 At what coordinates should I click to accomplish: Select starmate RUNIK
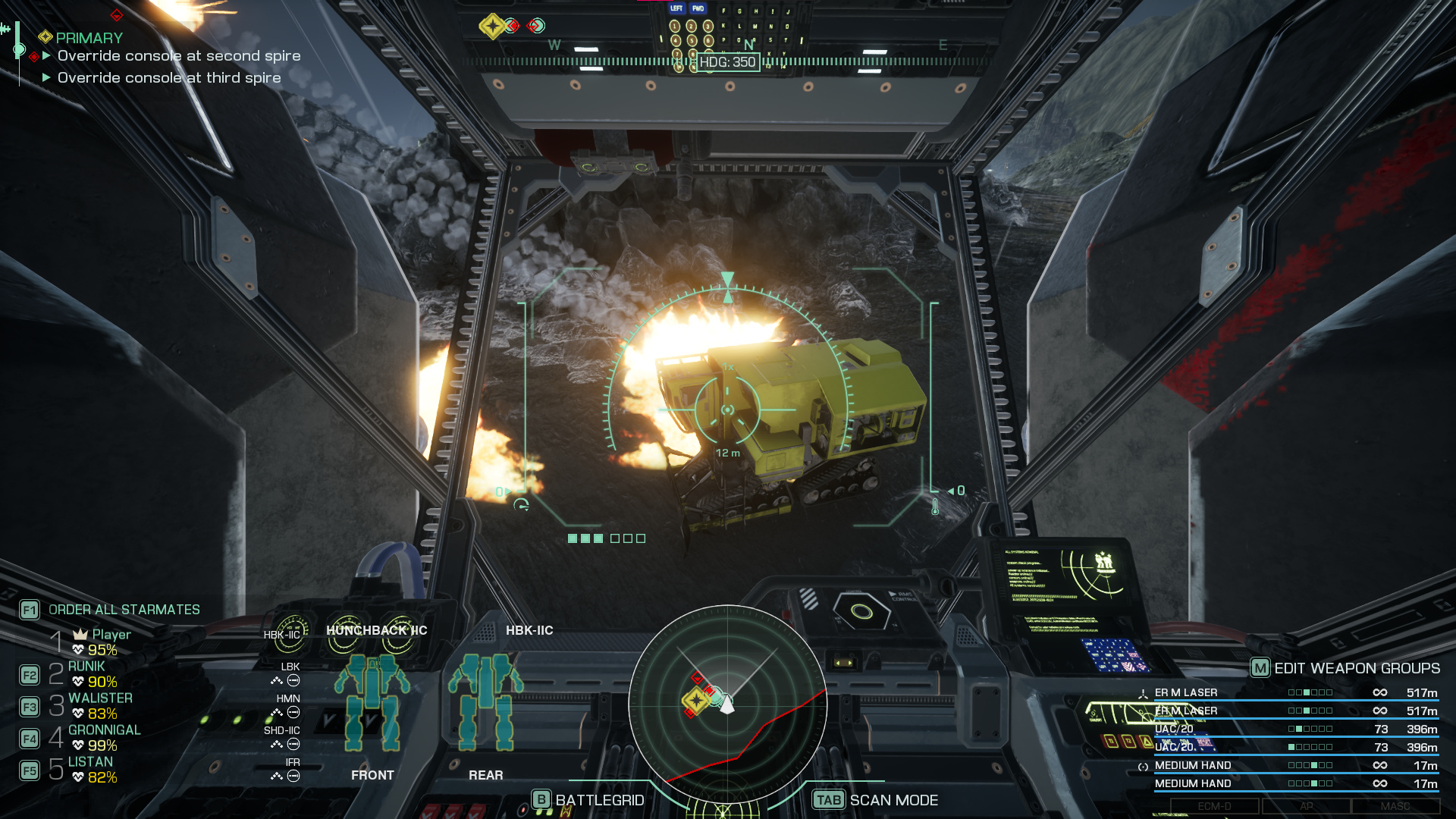[x=86, y=667]
